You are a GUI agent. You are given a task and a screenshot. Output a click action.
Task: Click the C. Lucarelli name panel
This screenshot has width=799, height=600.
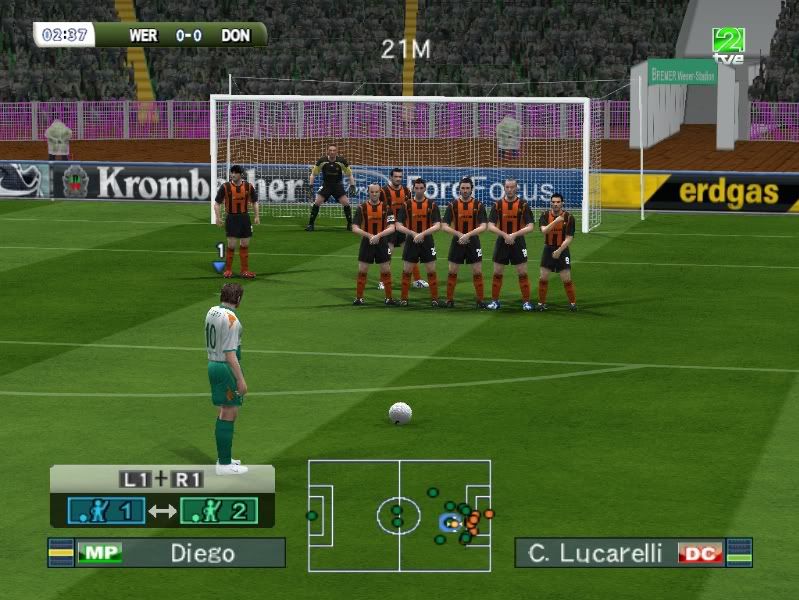[x=632, y=553]
